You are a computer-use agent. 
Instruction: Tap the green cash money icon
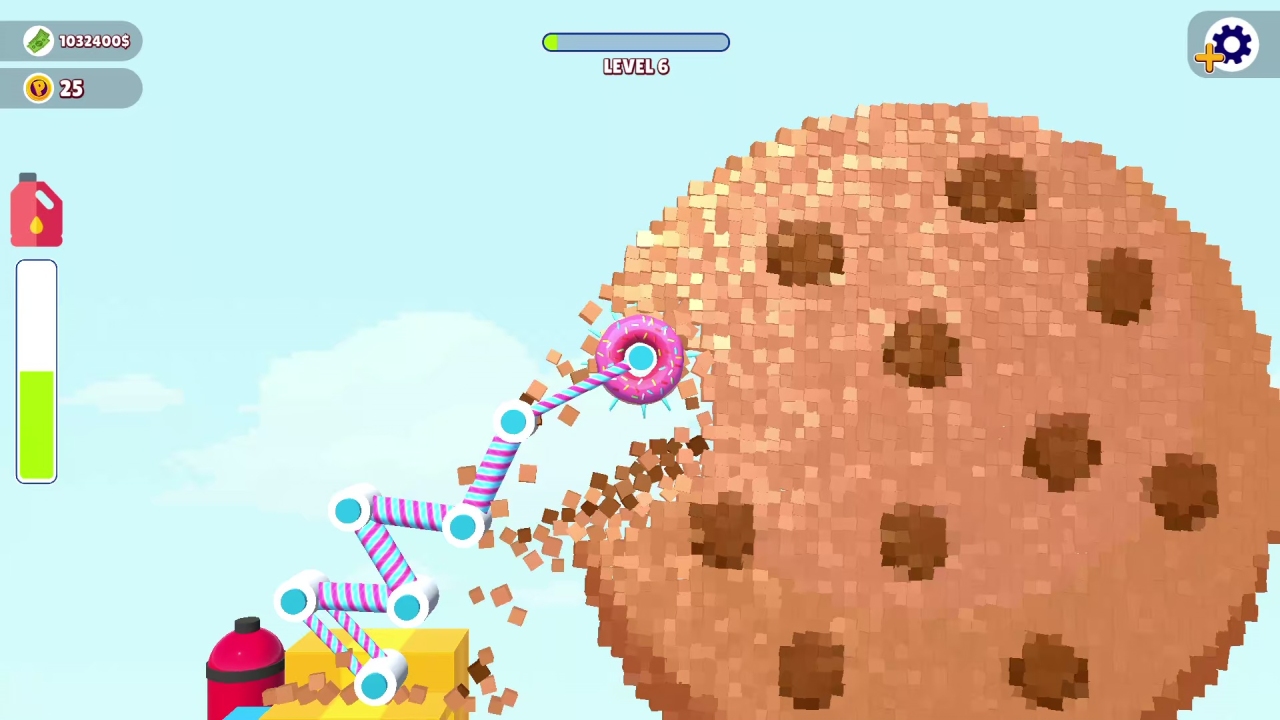37,40
